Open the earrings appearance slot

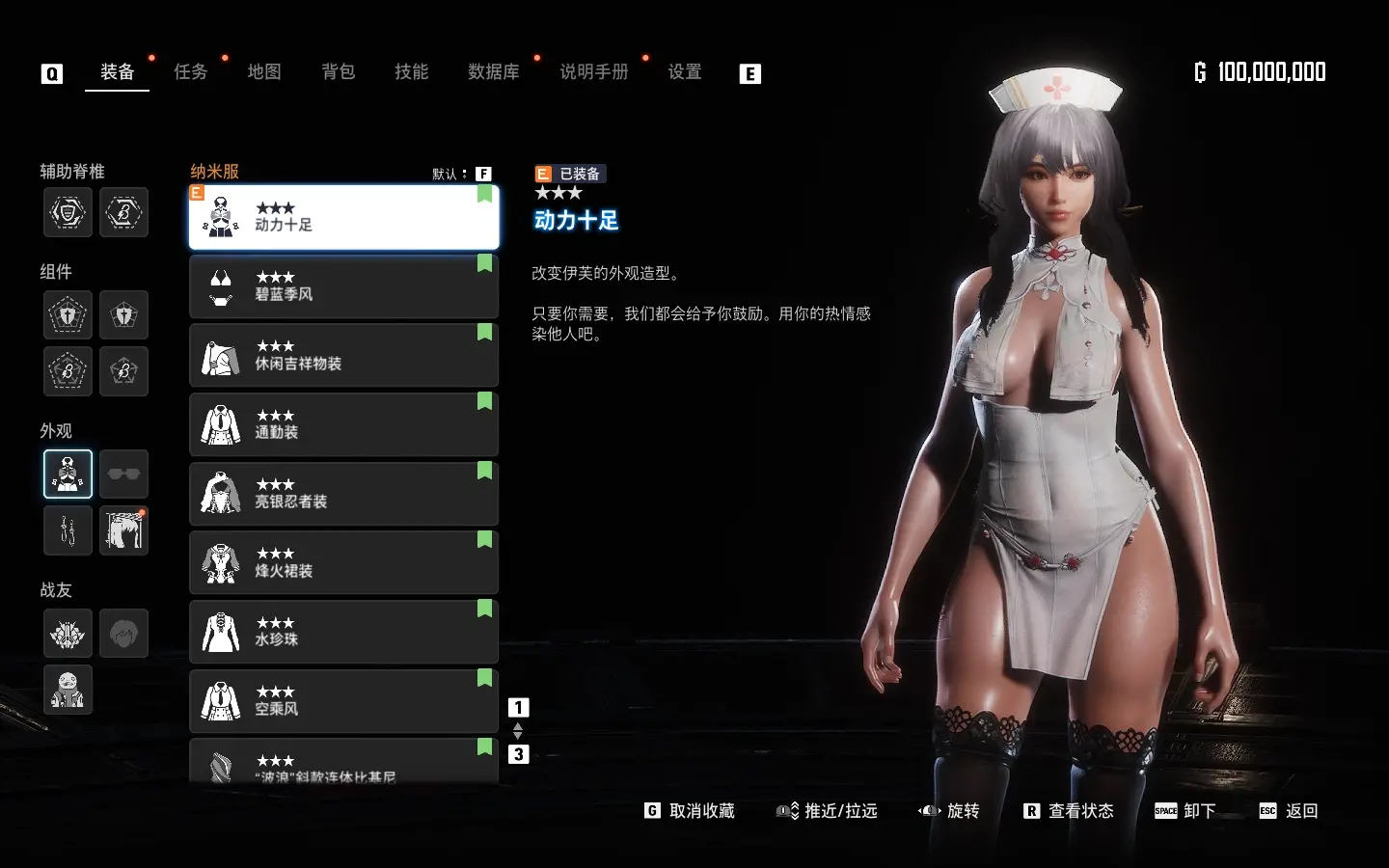tap(68, 530)
